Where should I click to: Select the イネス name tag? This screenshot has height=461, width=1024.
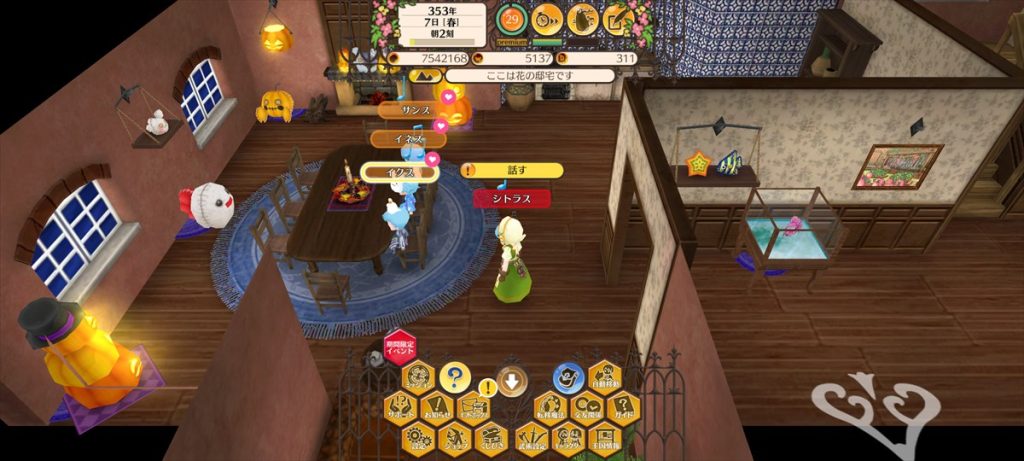(x=406, y=139)
